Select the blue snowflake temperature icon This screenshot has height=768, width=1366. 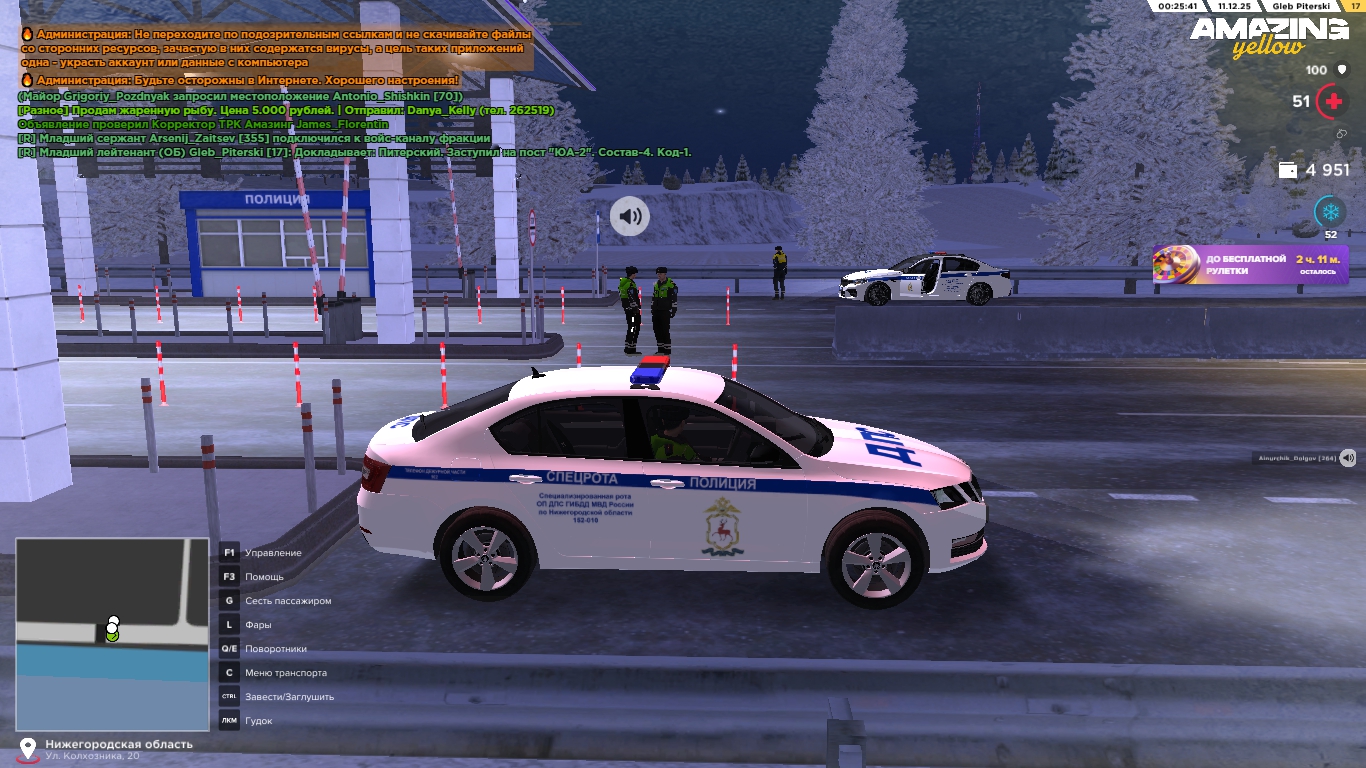pyautogui.click(x=1330, y=212)
